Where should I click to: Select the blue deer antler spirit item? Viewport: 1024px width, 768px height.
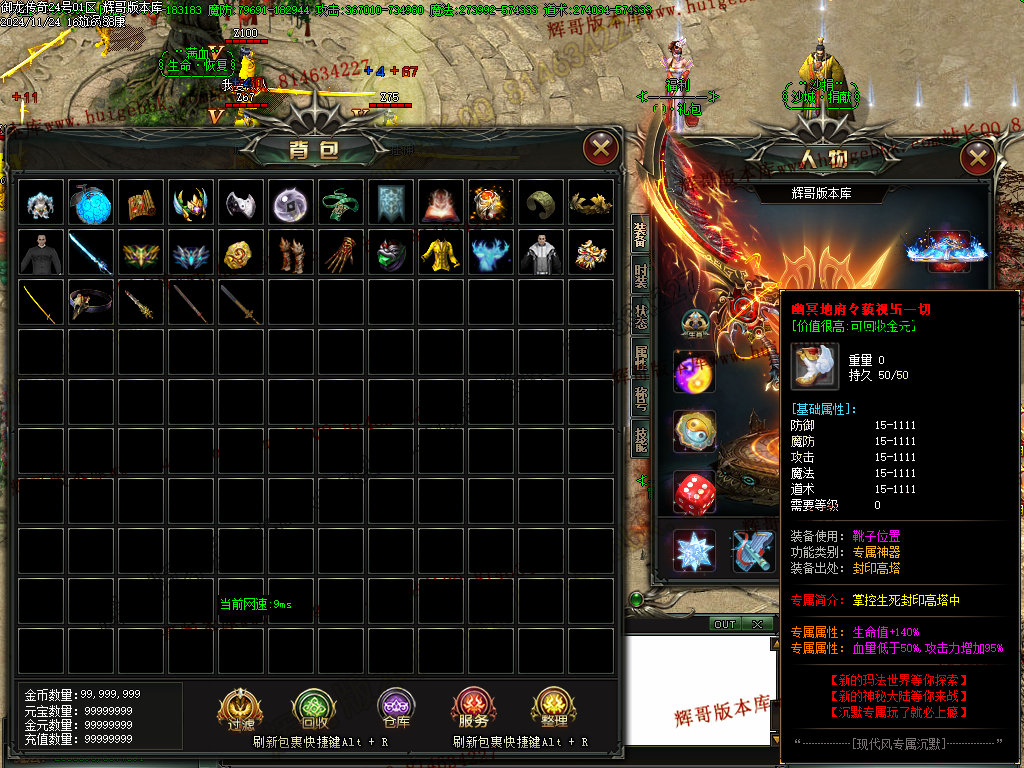[492, 253]
